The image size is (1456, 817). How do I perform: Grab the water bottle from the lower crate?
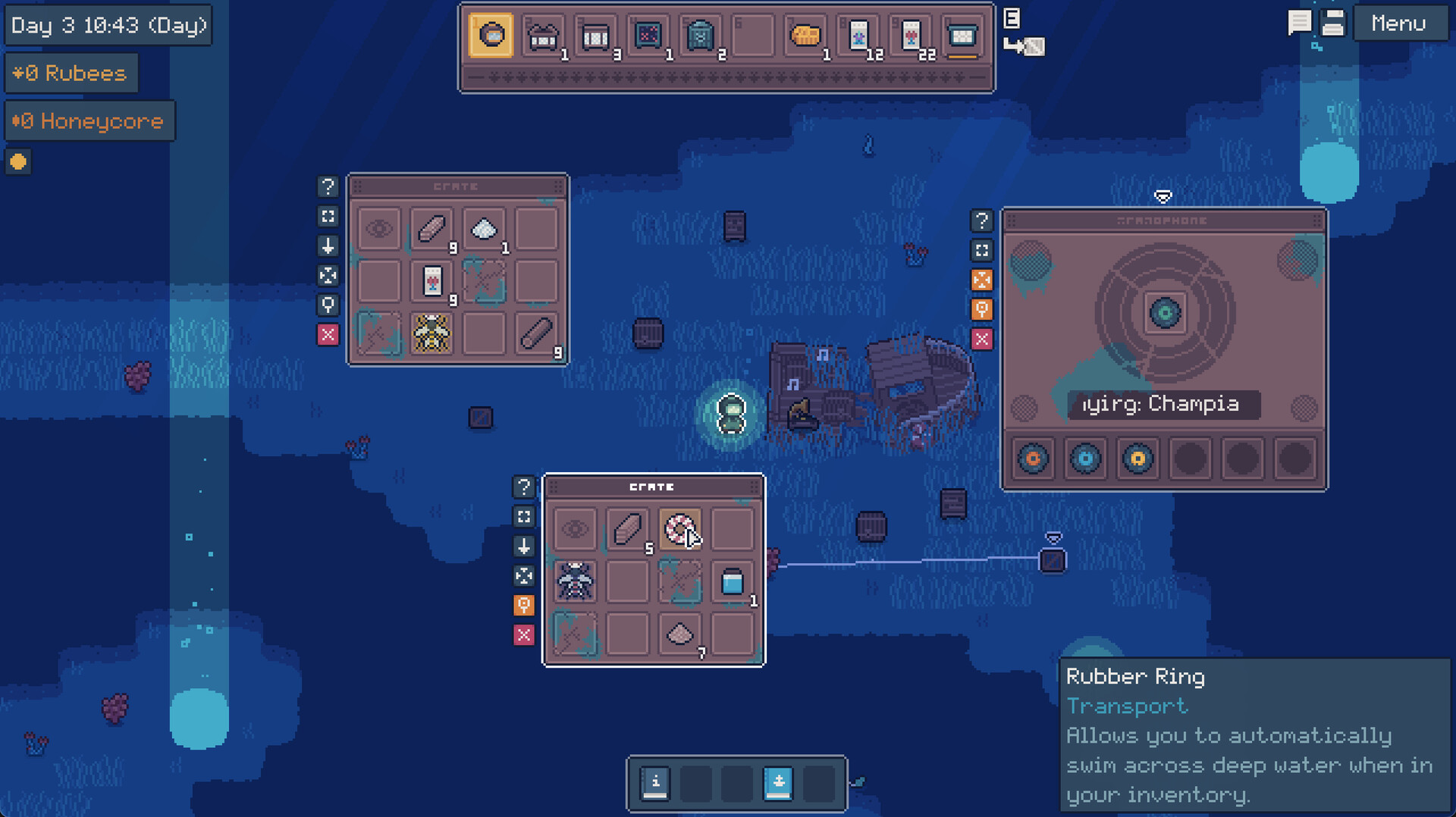(x=733, y=581)
